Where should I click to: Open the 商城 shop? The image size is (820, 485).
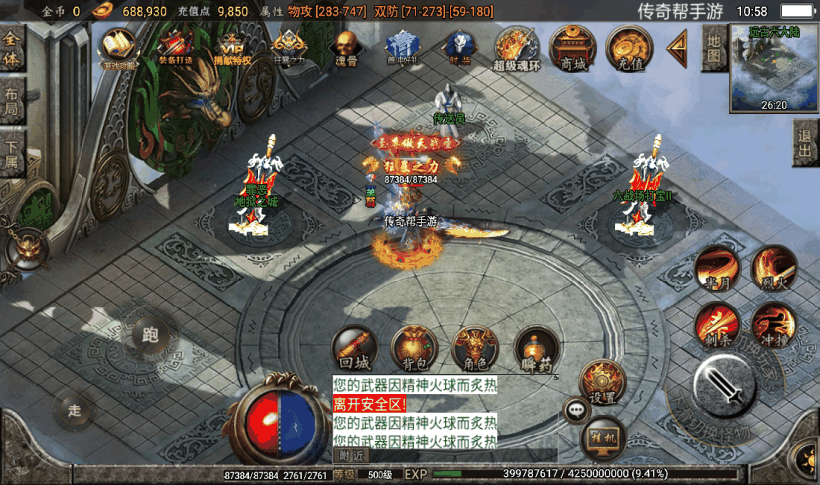pos(572,46)
